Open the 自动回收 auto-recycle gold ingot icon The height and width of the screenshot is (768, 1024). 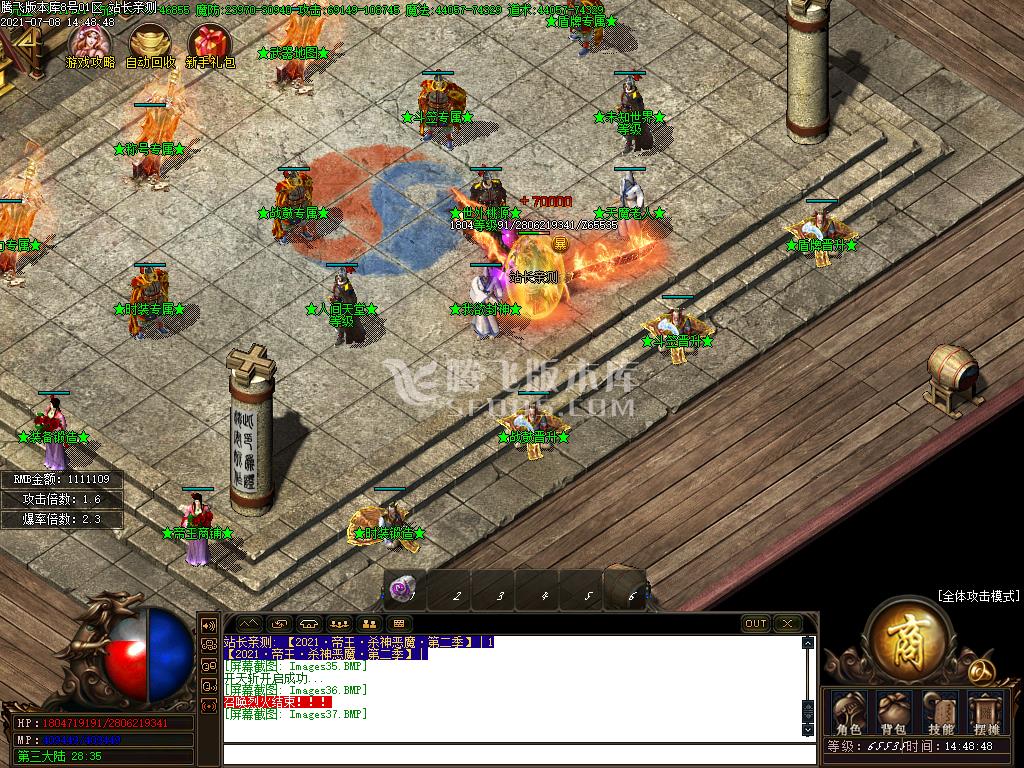[x=150, y=44]
